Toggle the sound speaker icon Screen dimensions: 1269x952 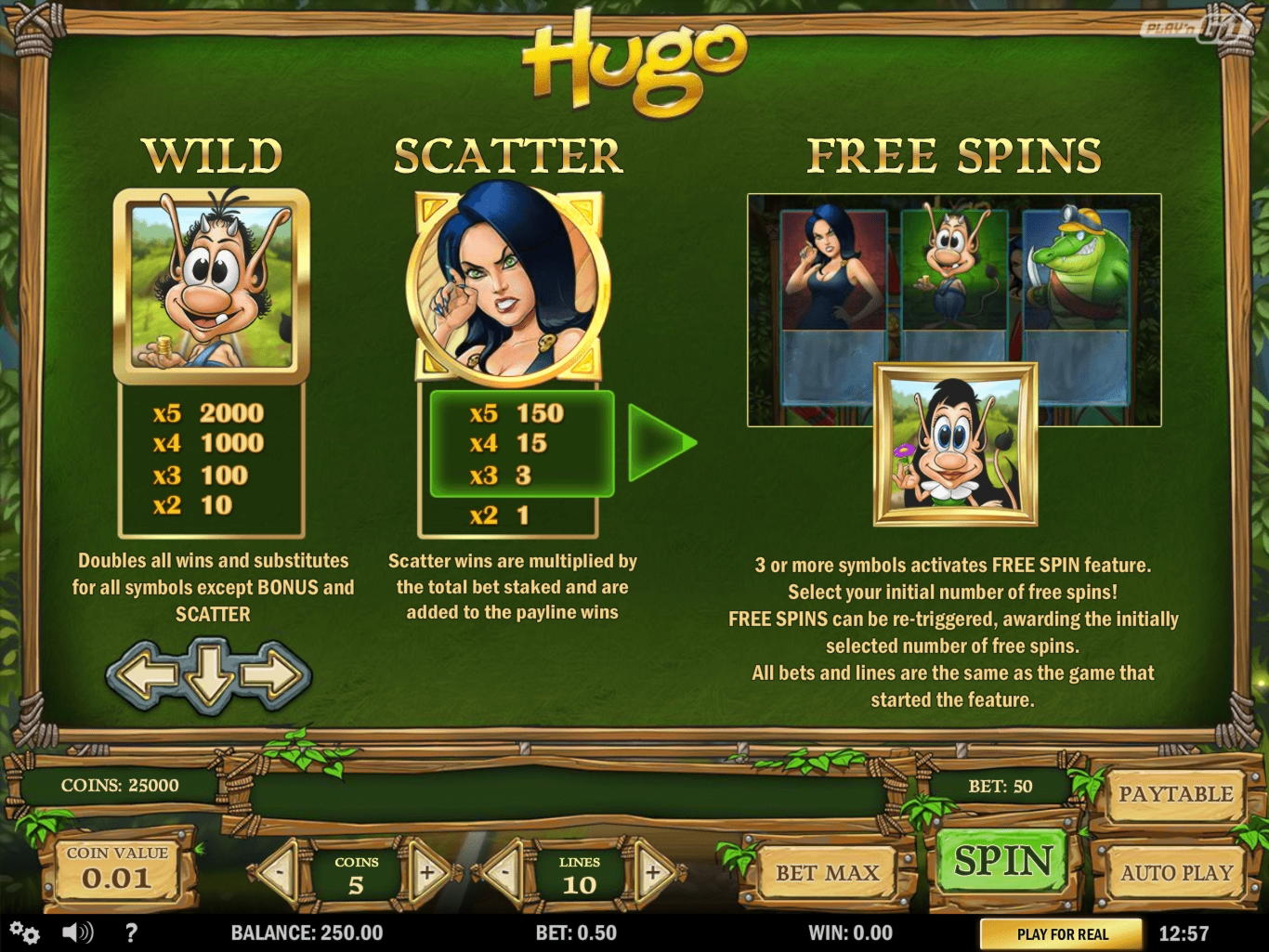point(78,932)
